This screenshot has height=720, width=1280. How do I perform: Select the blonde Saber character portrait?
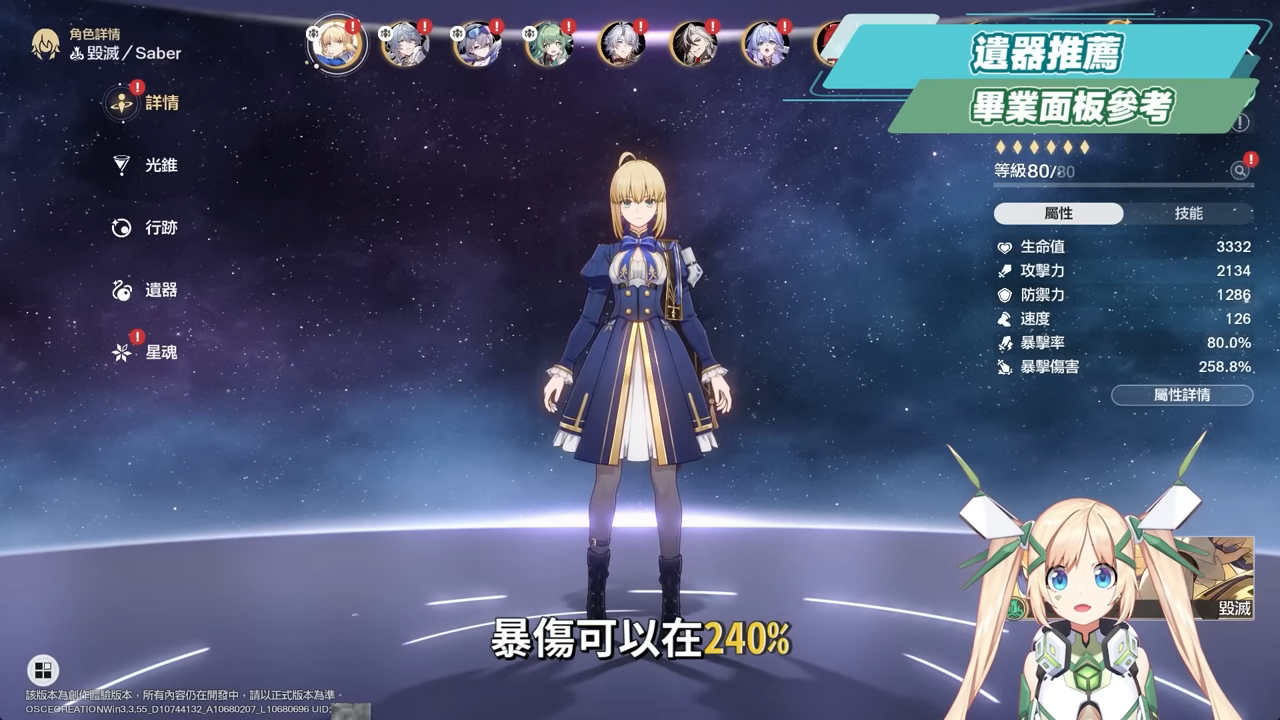336,44
